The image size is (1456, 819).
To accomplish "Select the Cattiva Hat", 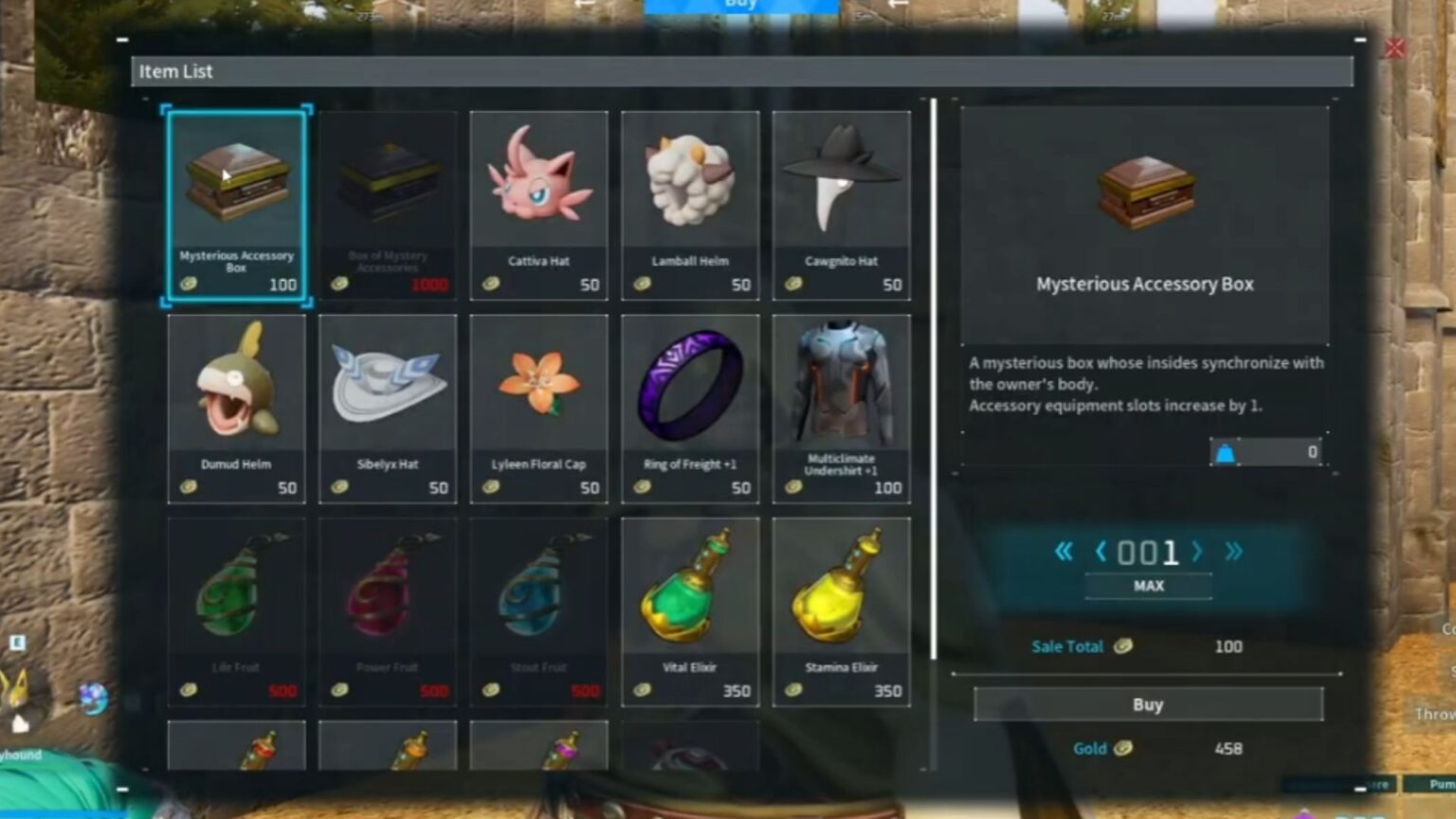I will click(x=538, y=199).
